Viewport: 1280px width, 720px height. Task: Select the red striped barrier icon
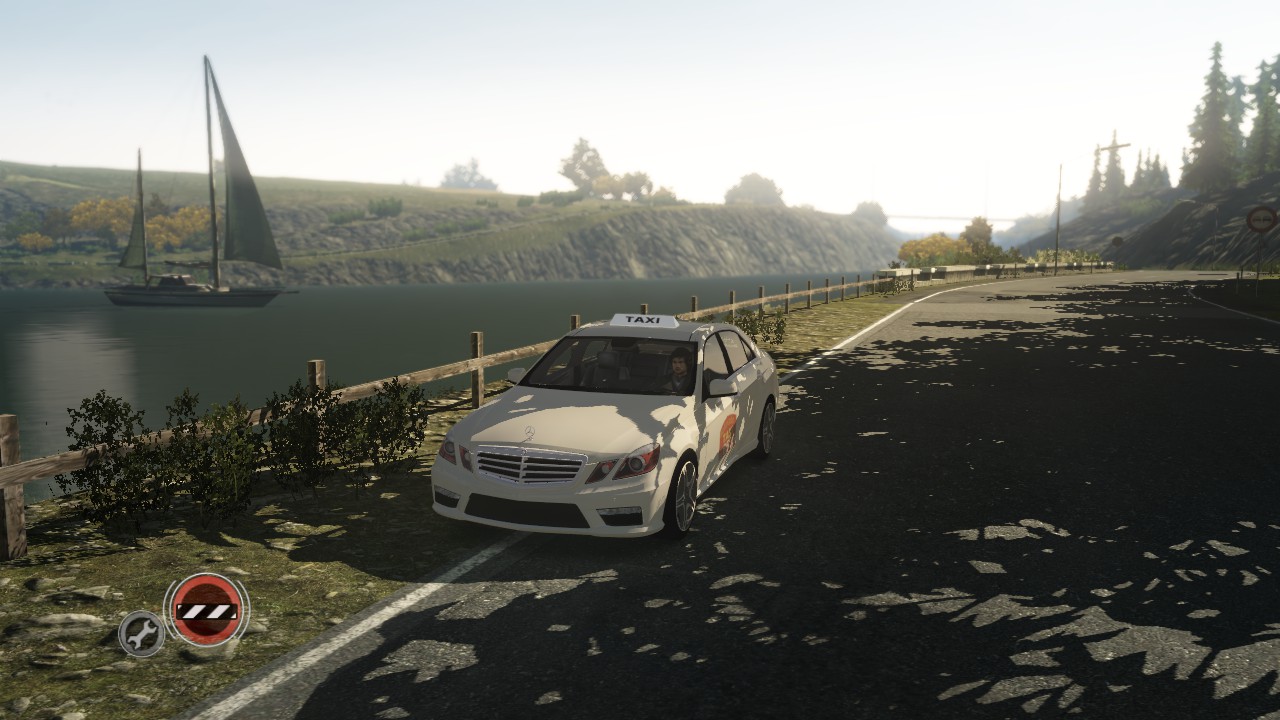[206, 609]
